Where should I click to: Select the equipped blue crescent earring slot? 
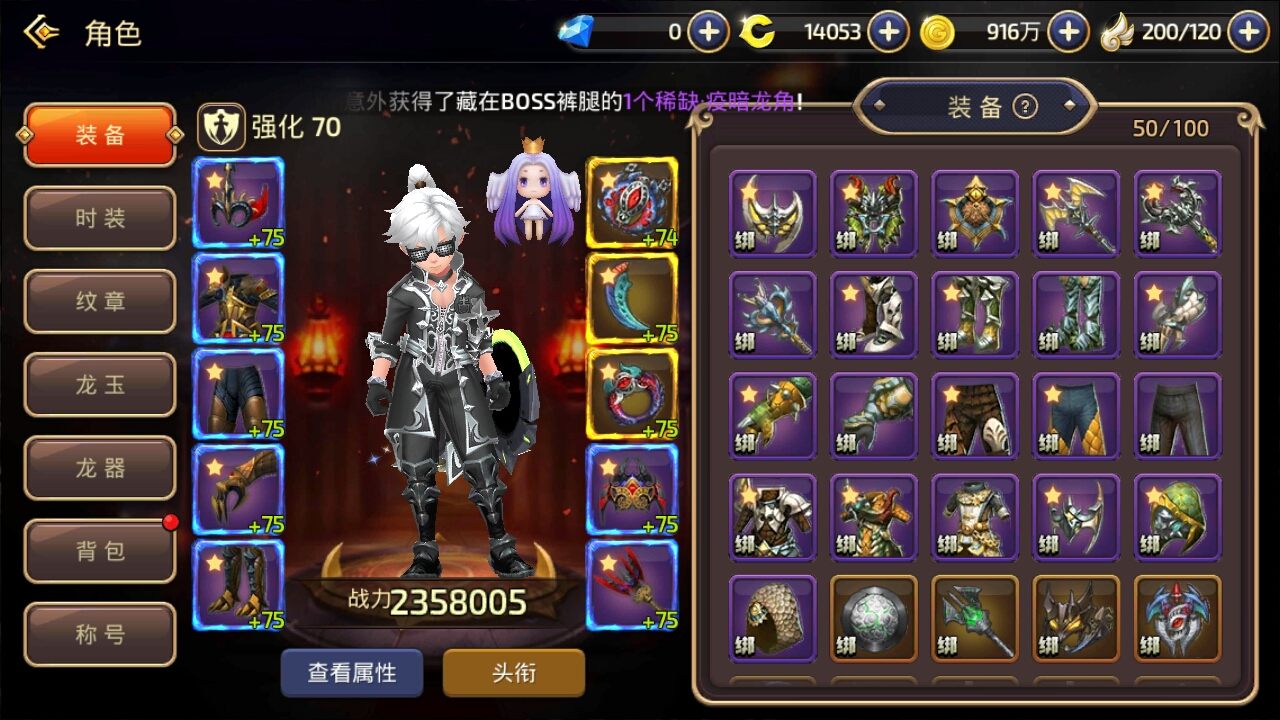pyautogui.click(x=631, y=298)
